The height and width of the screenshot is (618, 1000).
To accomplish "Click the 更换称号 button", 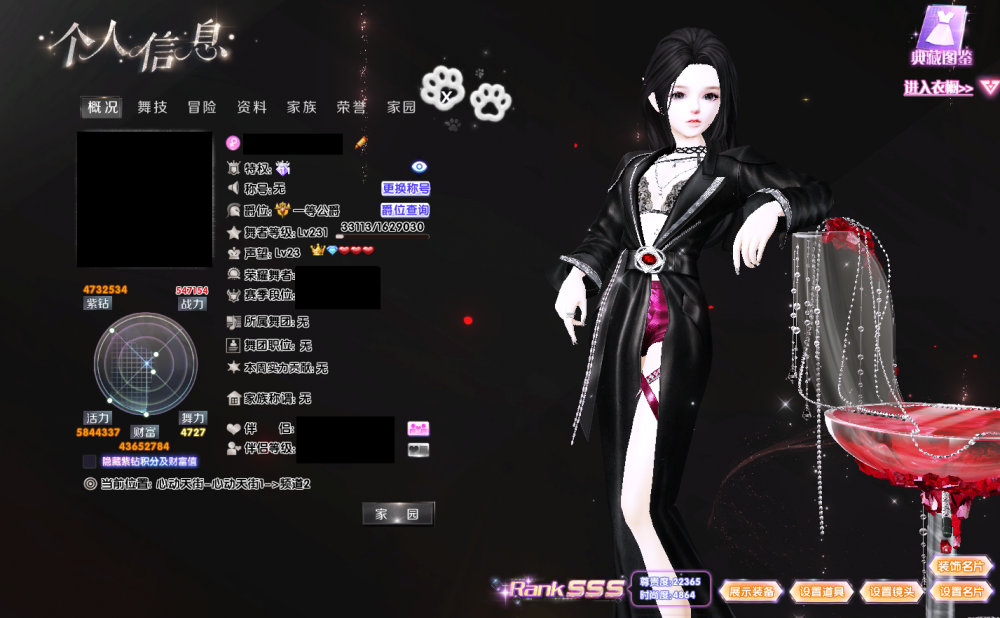I will click(x=406, y=188).
